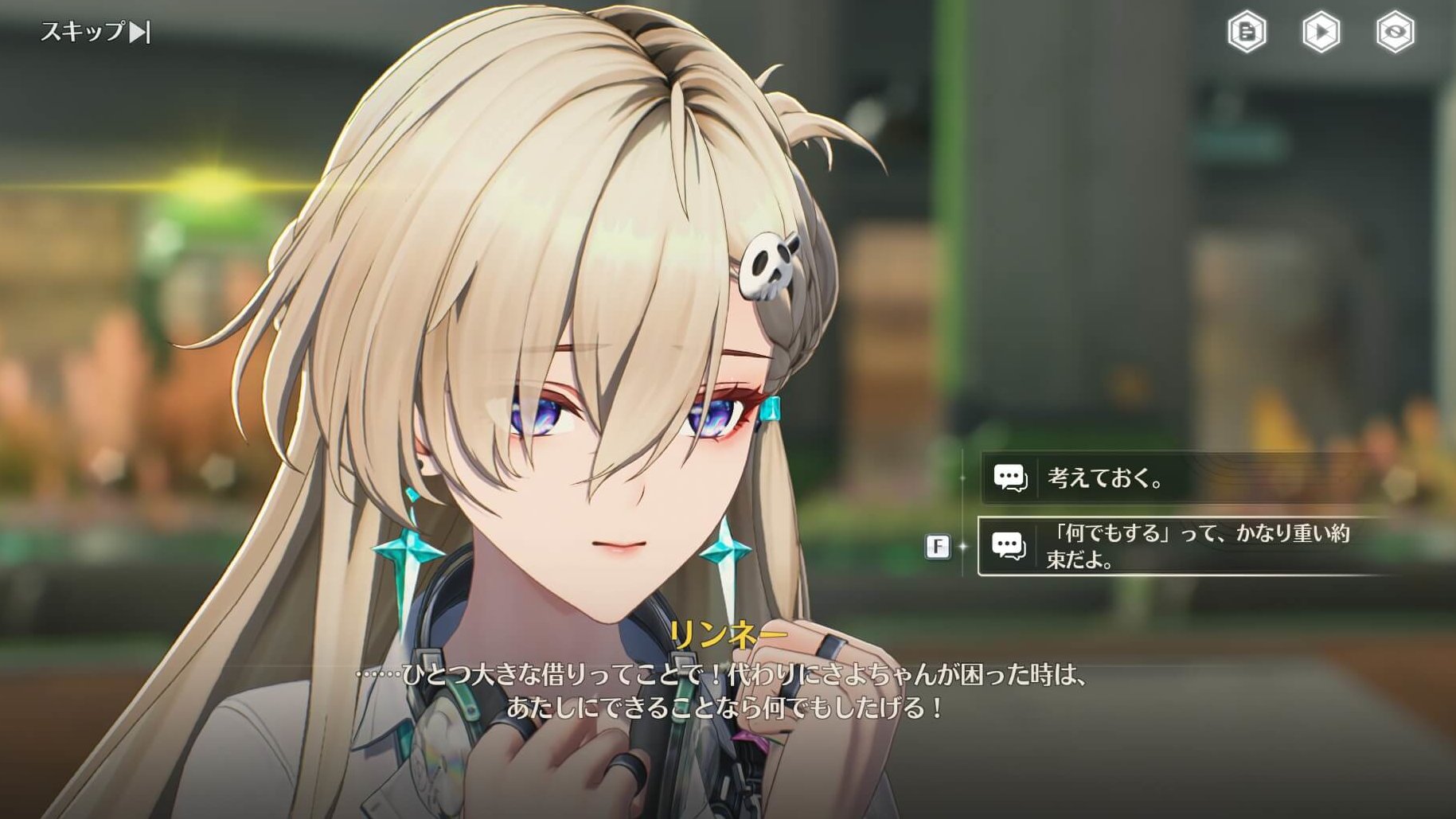Image resolution: width=1456 pixels, height=819 pixels.
Task: Open the dialogue log hexagon icon
Action: (x=1247, y=32)
